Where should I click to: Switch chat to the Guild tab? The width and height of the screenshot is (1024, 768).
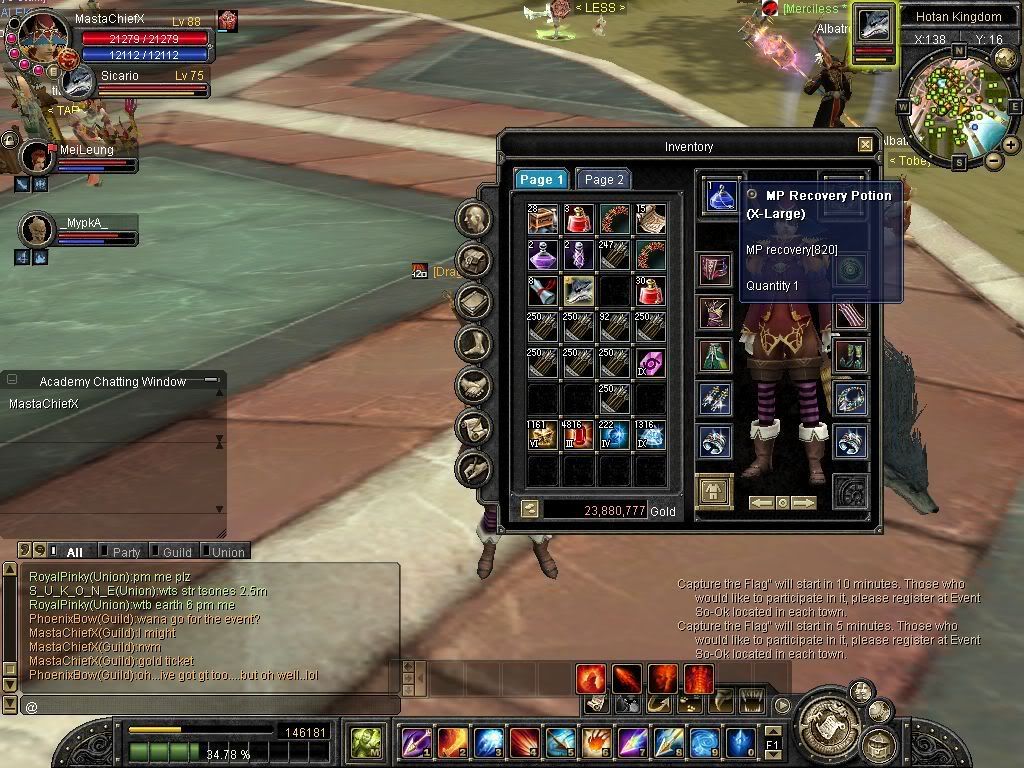coord(176,551)
